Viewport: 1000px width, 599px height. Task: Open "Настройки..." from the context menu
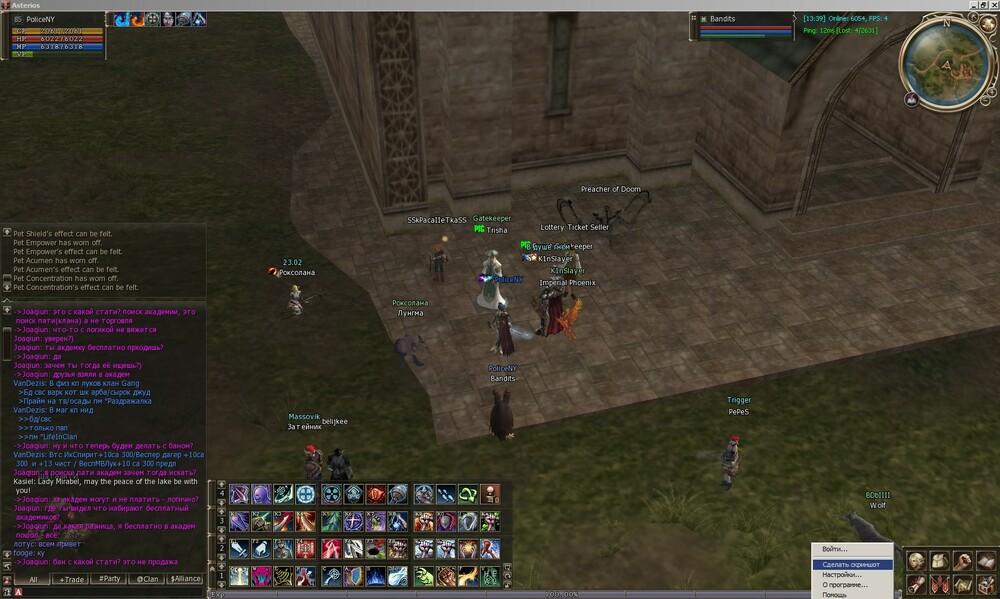coord(842,575)
